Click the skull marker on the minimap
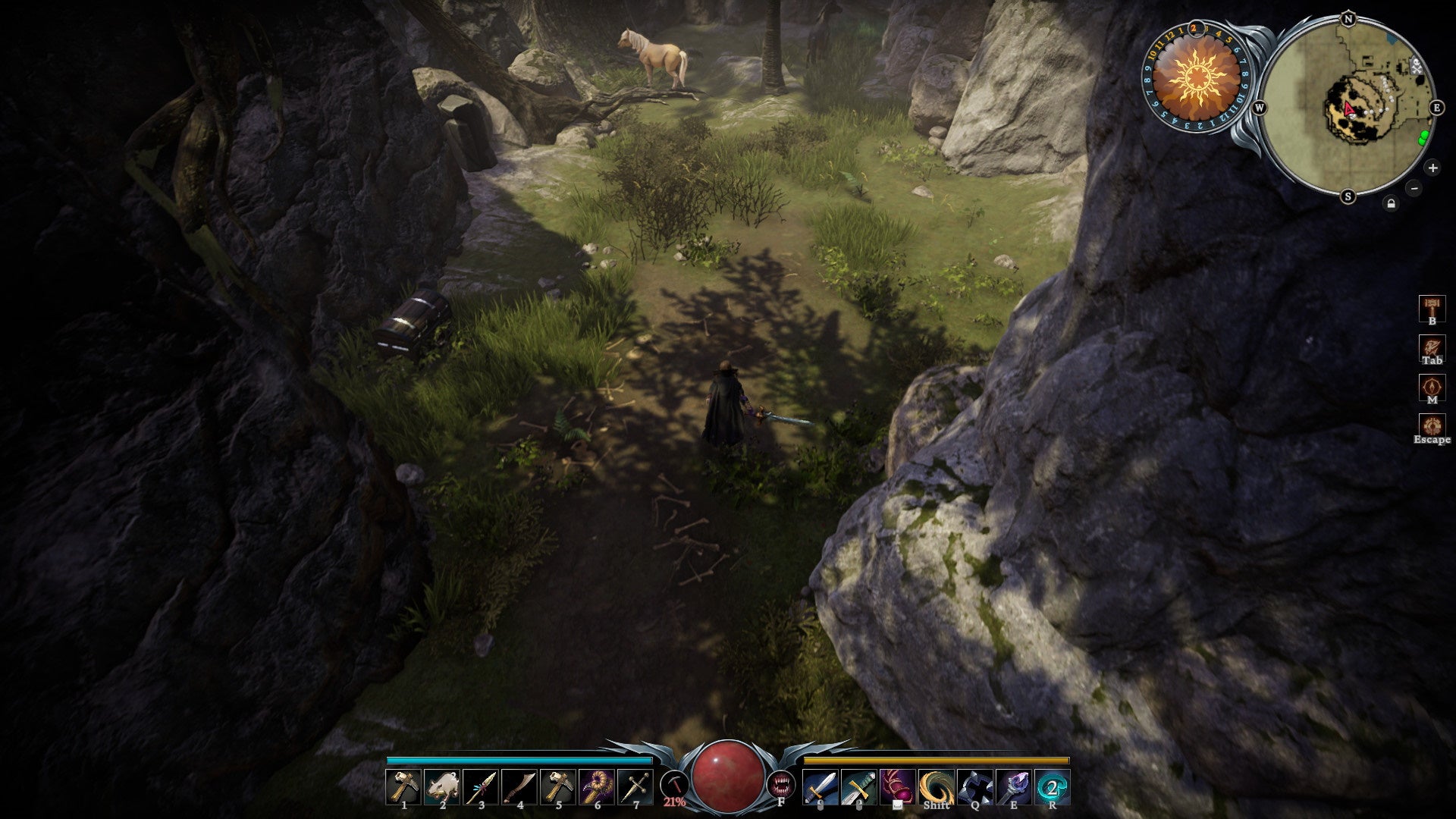The image size is (1456, 819). click(1417, 66)
